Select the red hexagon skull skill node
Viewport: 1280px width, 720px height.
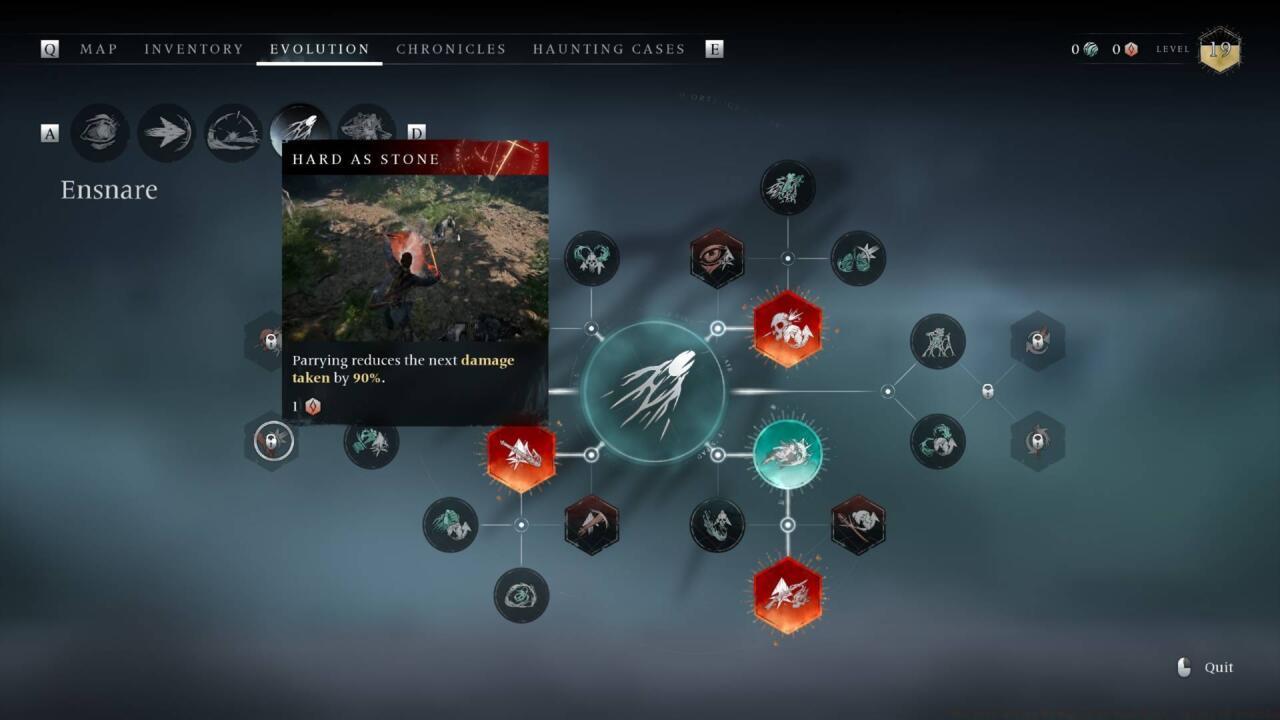click(x=787, y=328)
